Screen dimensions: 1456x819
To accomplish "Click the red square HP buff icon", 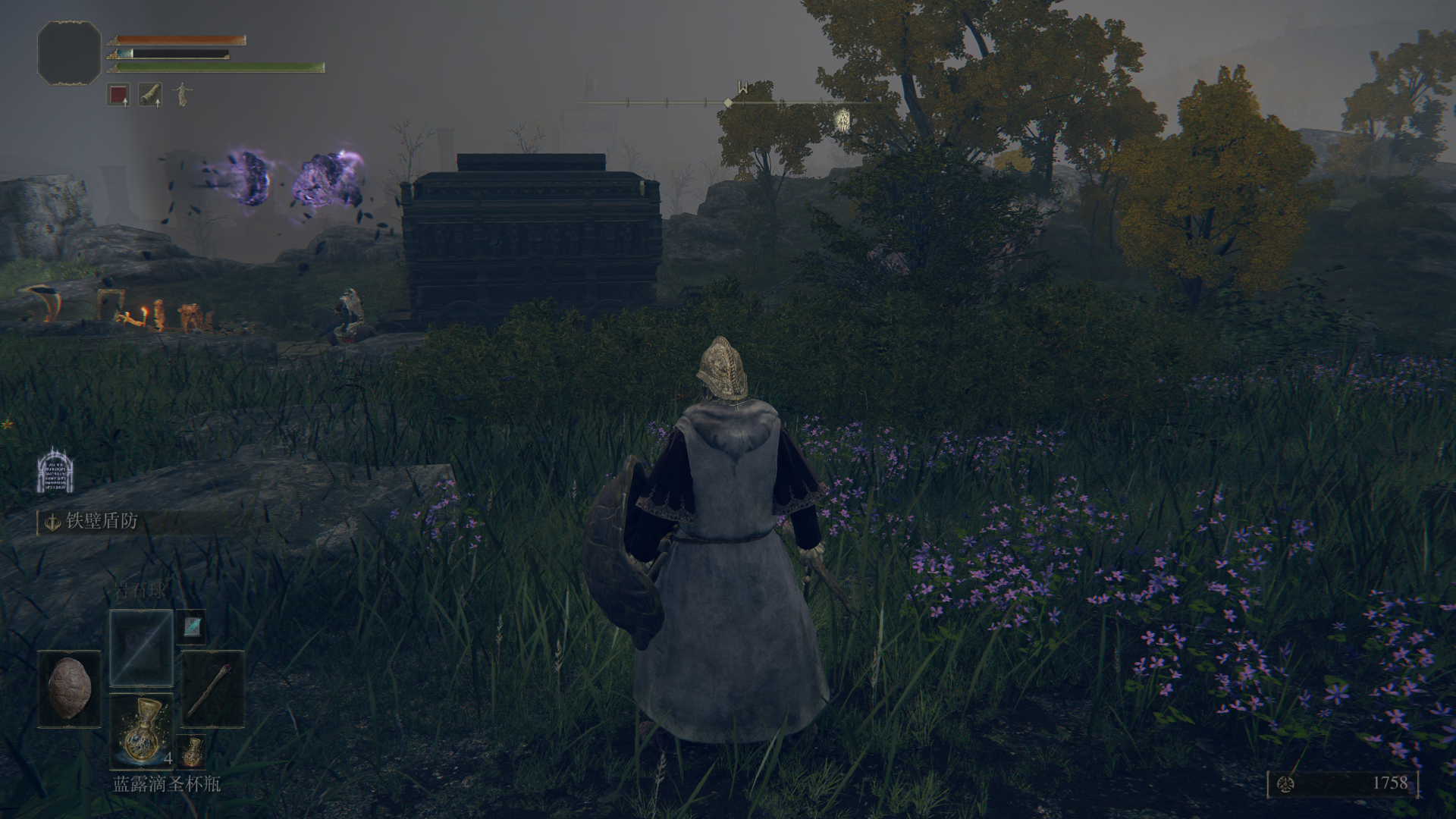I will click(118, 95).
